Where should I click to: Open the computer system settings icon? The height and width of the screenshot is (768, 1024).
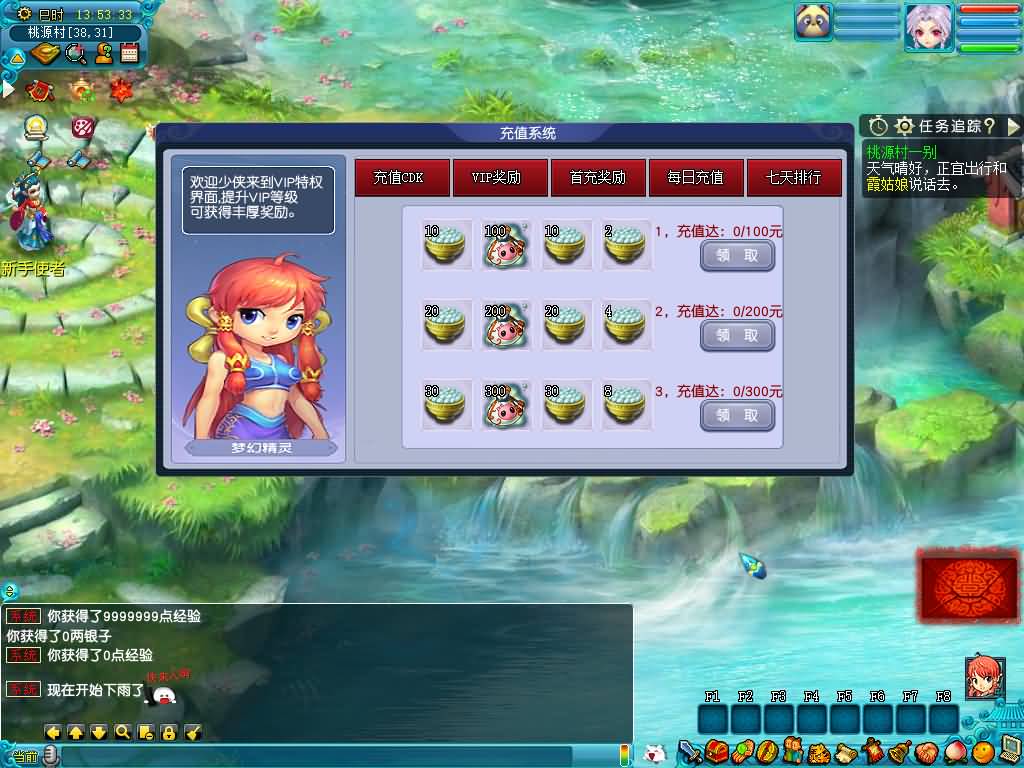pyautogui.click(x=1009, y=750)
